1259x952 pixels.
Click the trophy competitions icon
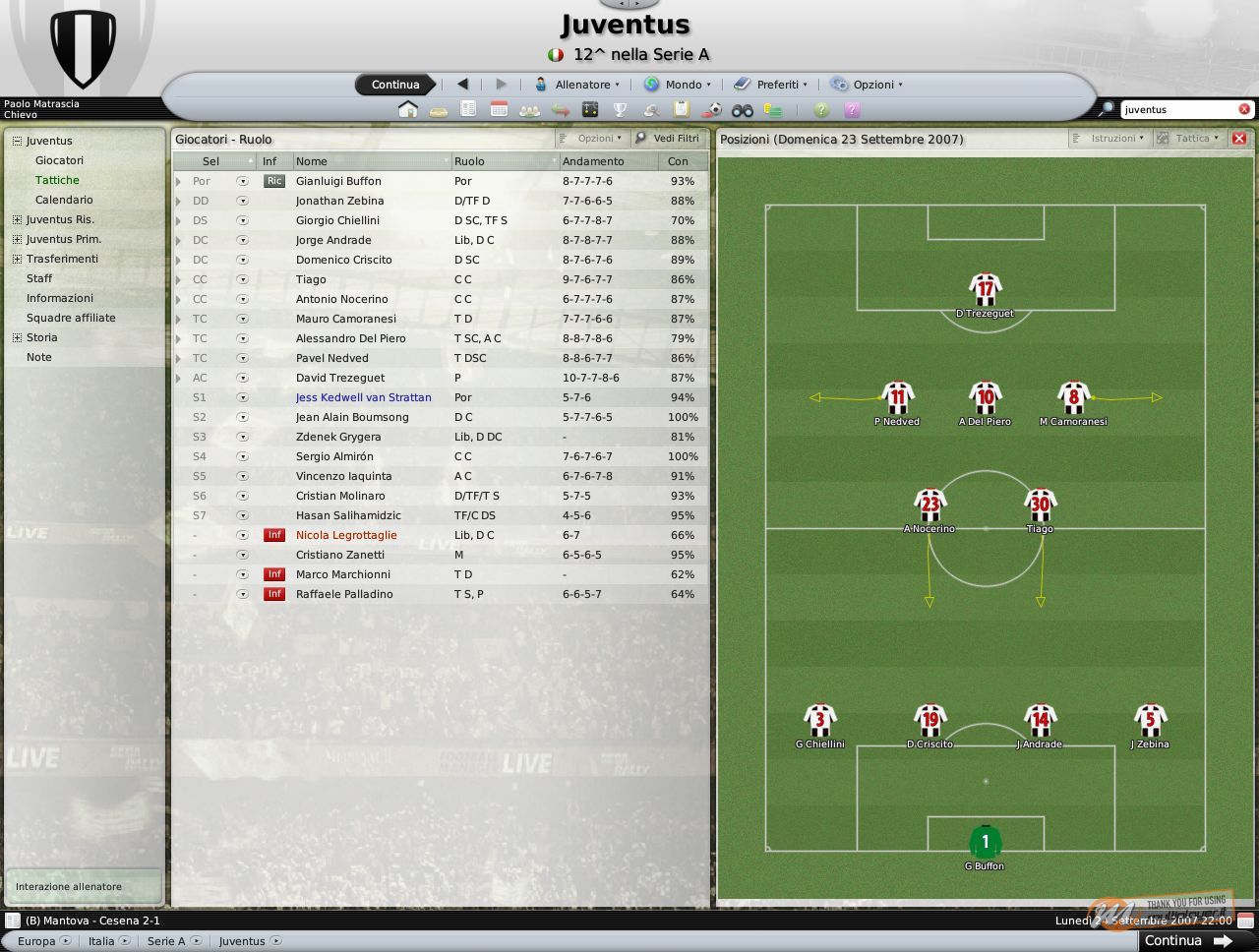coord(621,110)
